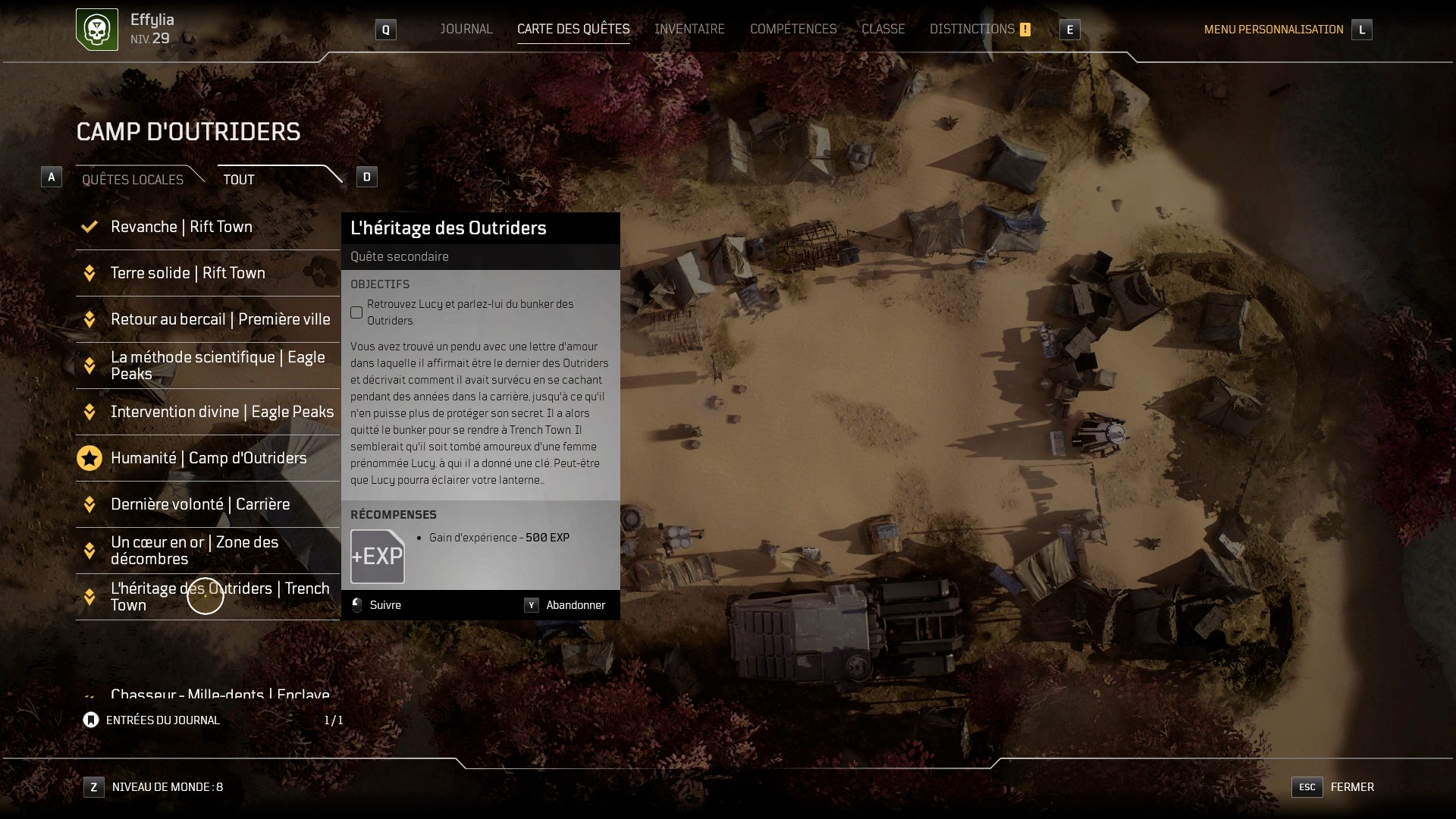Open the Compétences tab

pyautogui.click(x=792, y=29)
